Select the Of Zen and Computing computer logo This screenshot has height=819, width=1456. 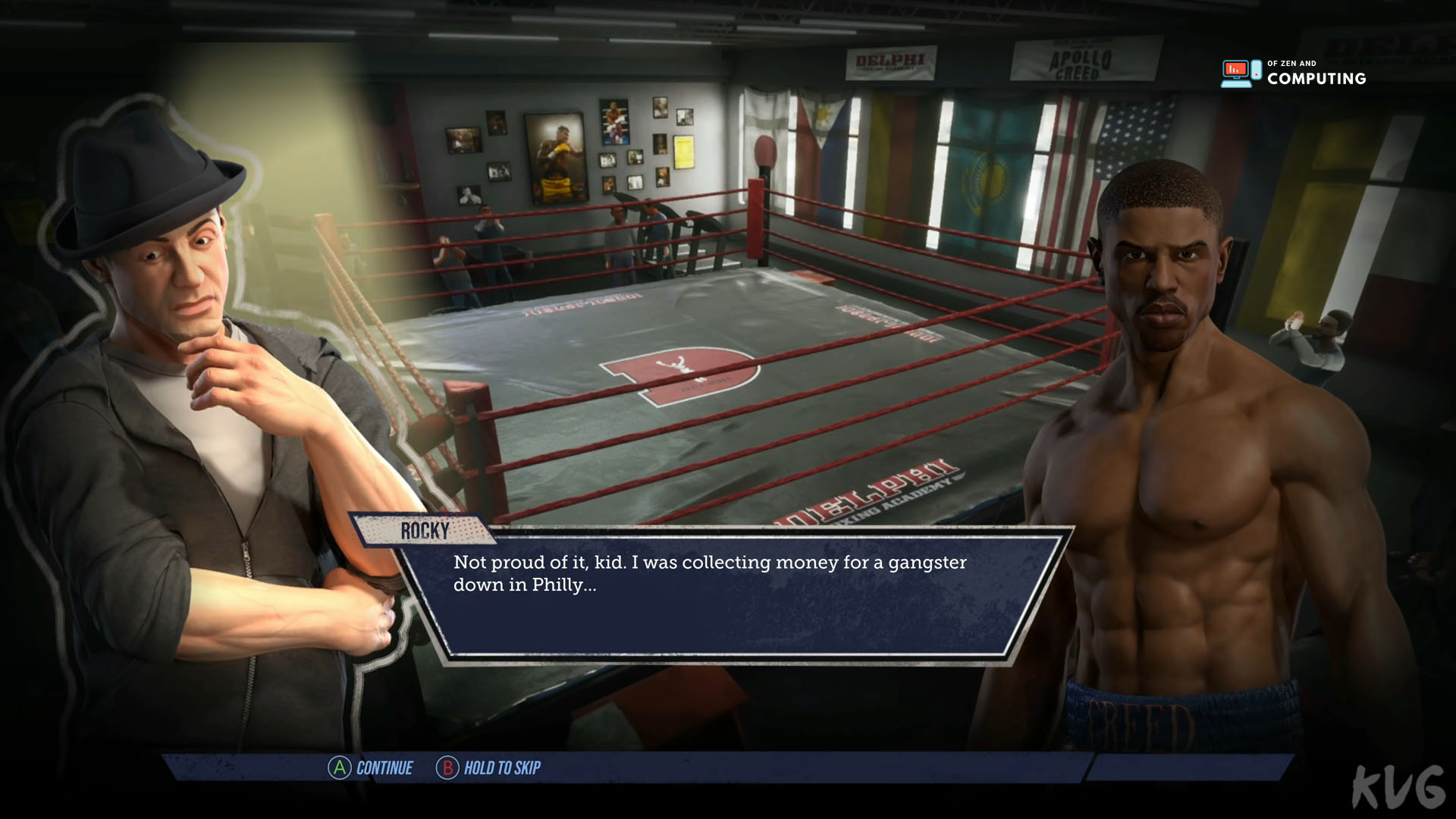click(1238, 71)
